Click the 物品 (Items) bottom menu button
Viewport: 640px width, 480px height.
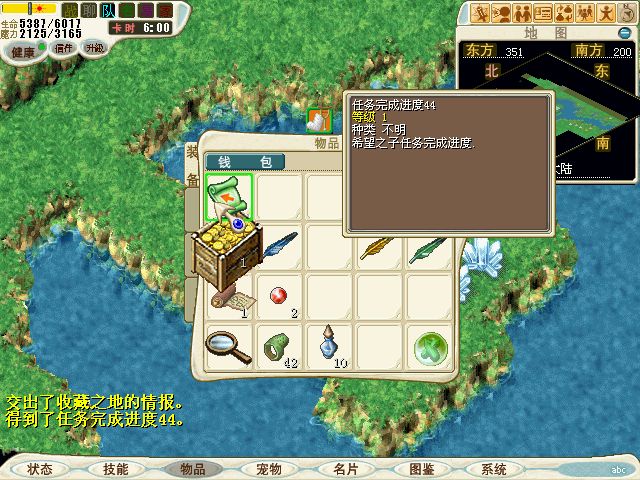pyautogui.click(x=191, y=469)
